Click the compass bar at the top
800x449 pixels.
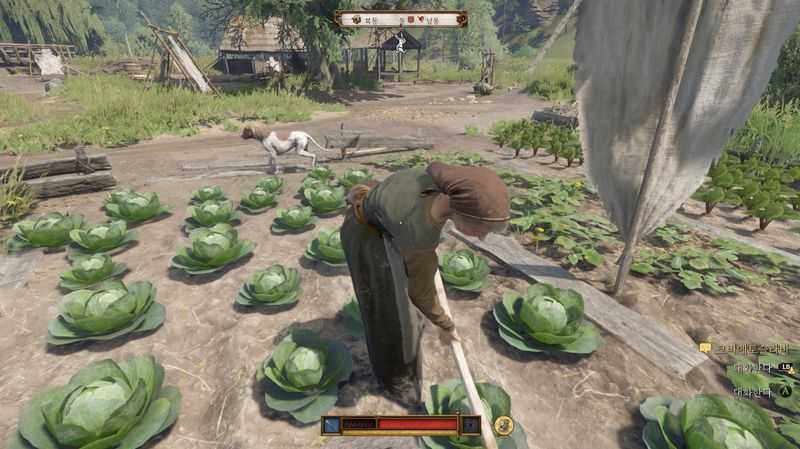[x=401, y=18]
